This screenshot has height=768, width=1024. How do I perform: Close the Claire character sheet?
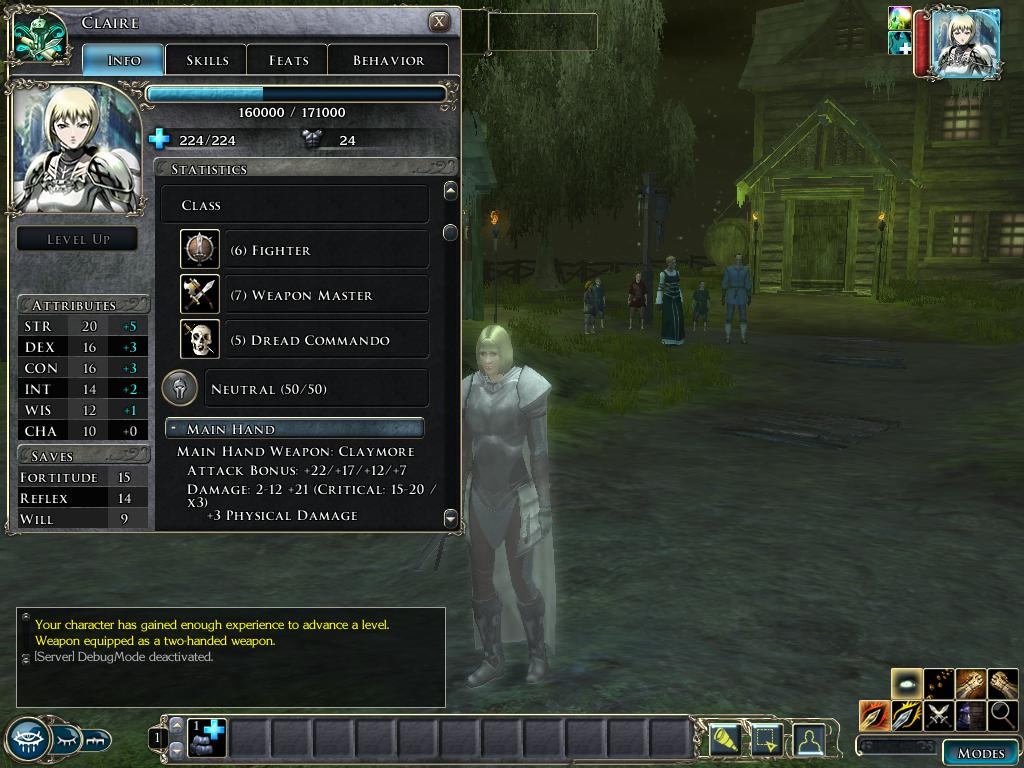438,22
